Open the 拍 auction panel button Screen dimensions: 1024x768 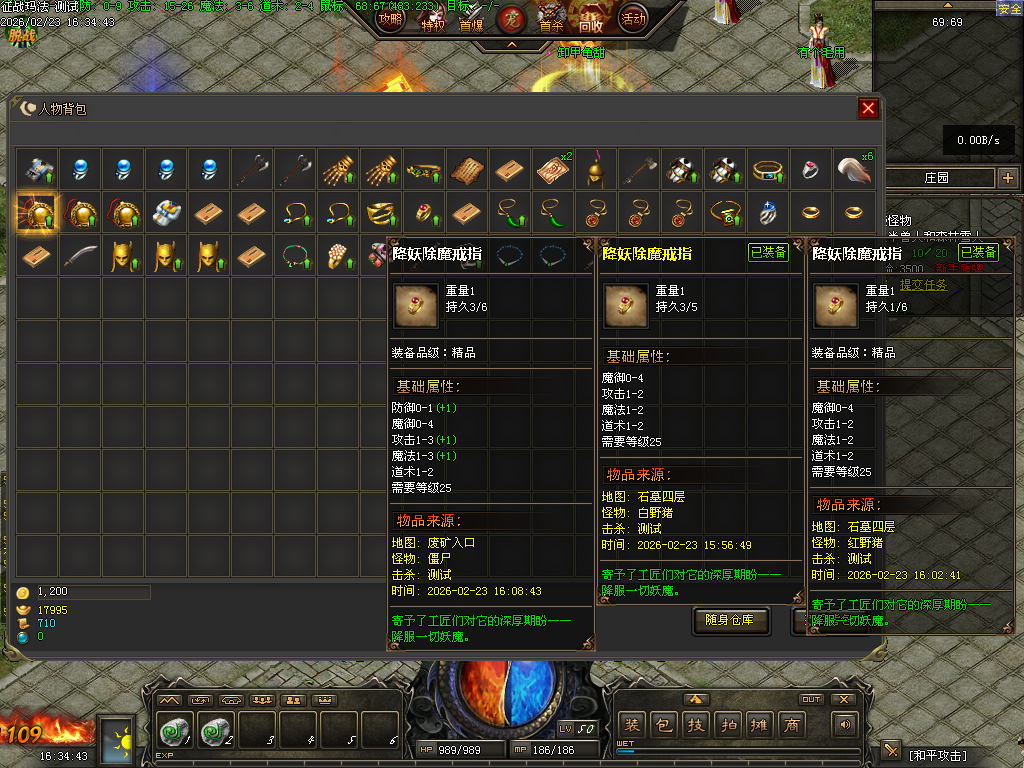pos(728,724)
